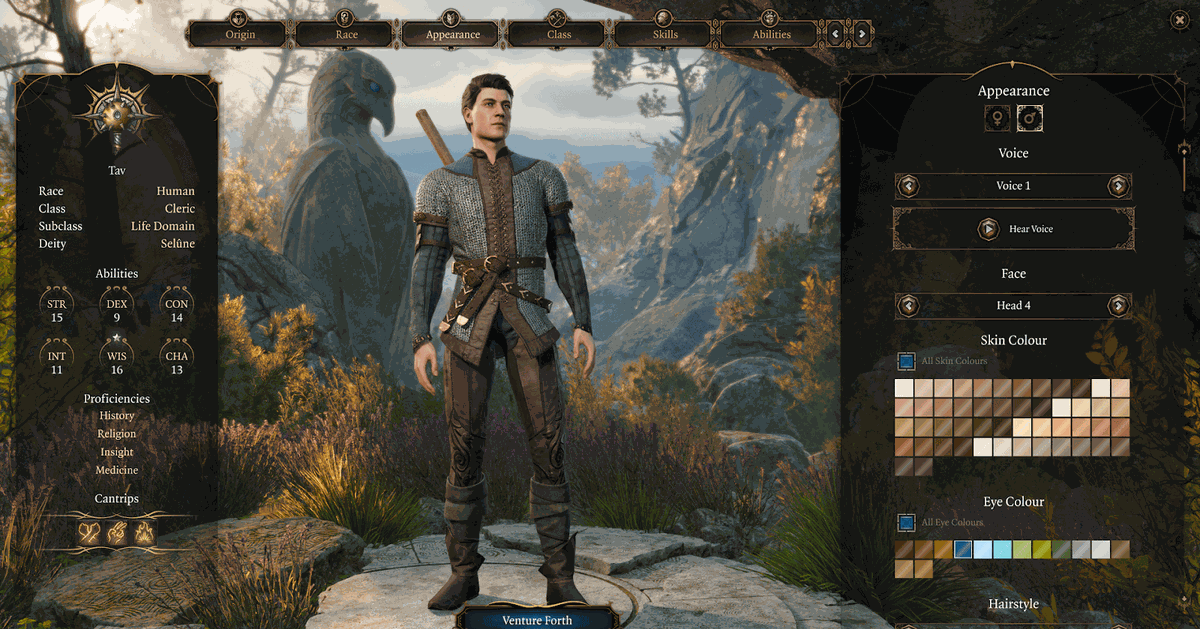Select the female body type icon
Image resolution: width=1200 pixels, height=629 pixels.
tap(996, 120)
